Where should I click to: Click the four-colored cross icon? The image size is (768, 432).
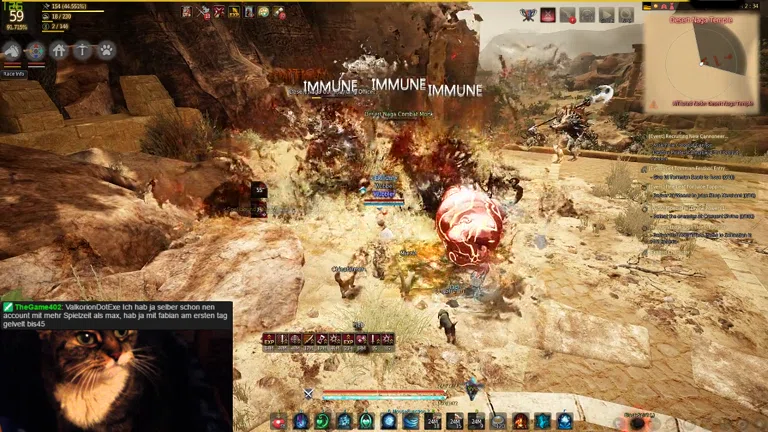pos(36,50)
